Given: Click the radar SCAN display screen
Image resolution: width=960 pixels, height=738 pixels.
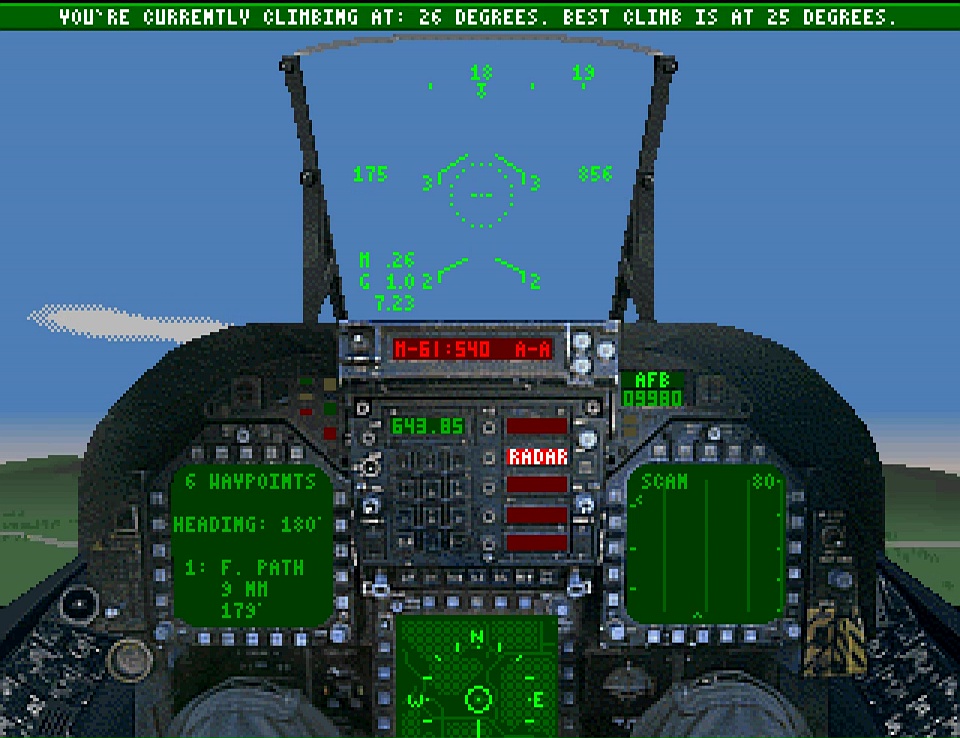Looking at the screenshot, I should pos(706,545).
